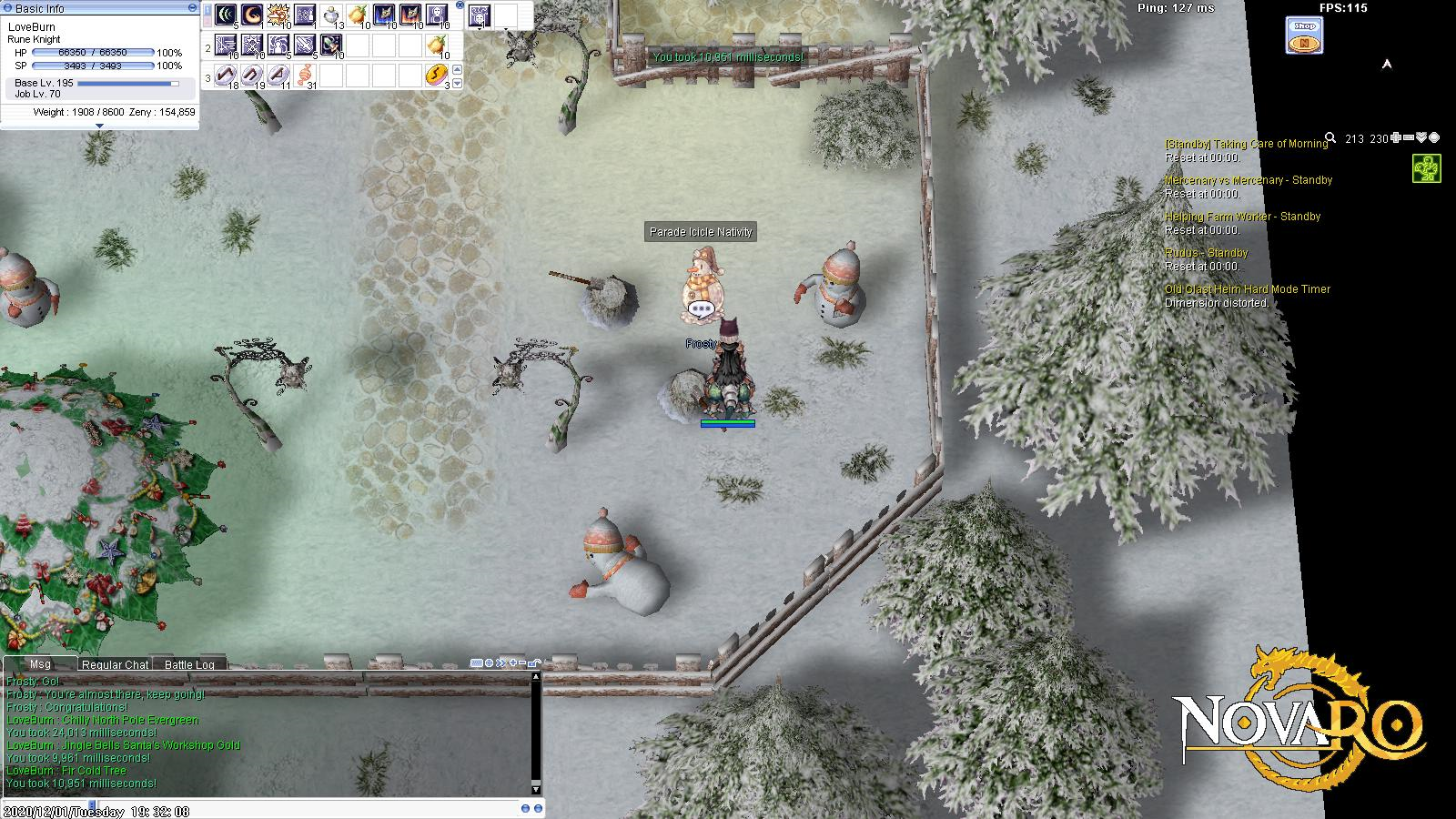Switch to the Regular Chat tab
The height and width of the screenshot is (819, 1456).
(x=115, y=664)
